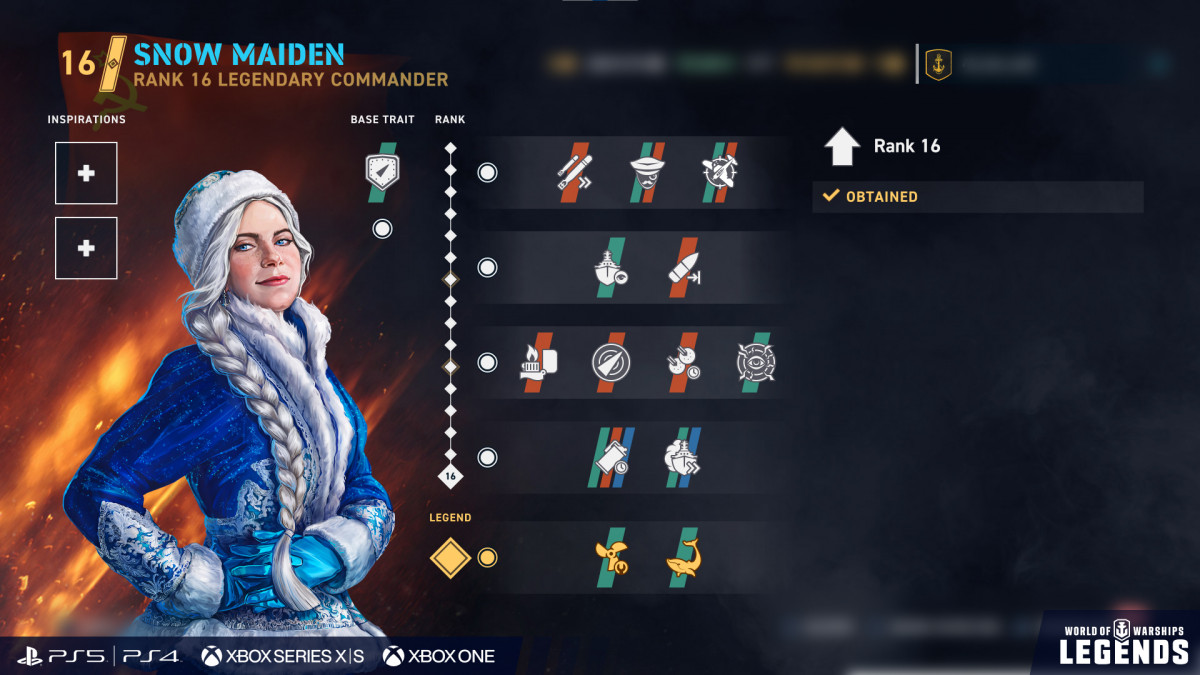This screenshot has width=1200, height=675.
Task: Select the ship detection eye skill
Action: [611, 267]
